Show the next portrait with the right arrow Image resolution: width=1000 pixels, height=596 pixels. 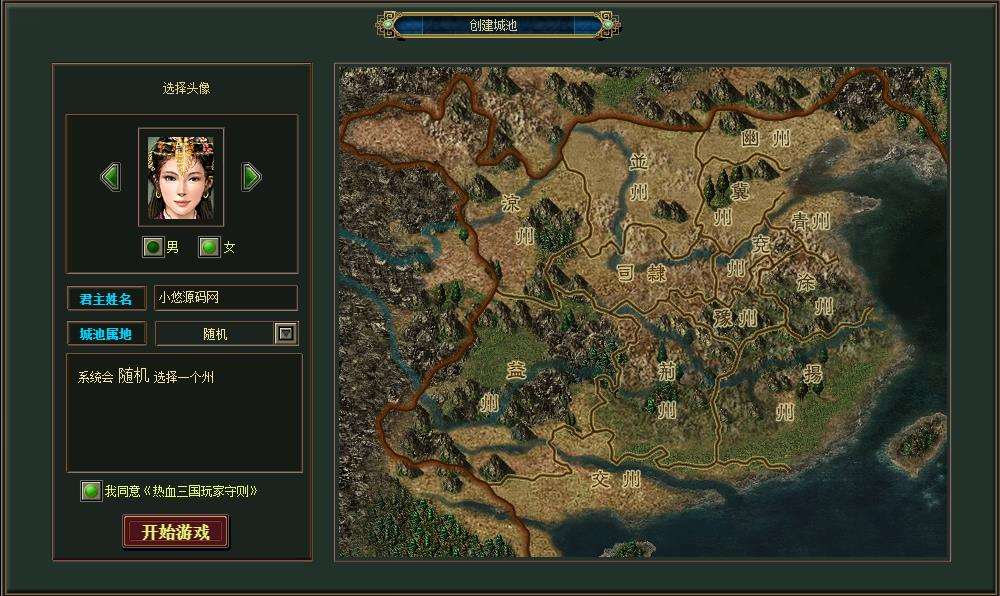(x=251, y=177)
